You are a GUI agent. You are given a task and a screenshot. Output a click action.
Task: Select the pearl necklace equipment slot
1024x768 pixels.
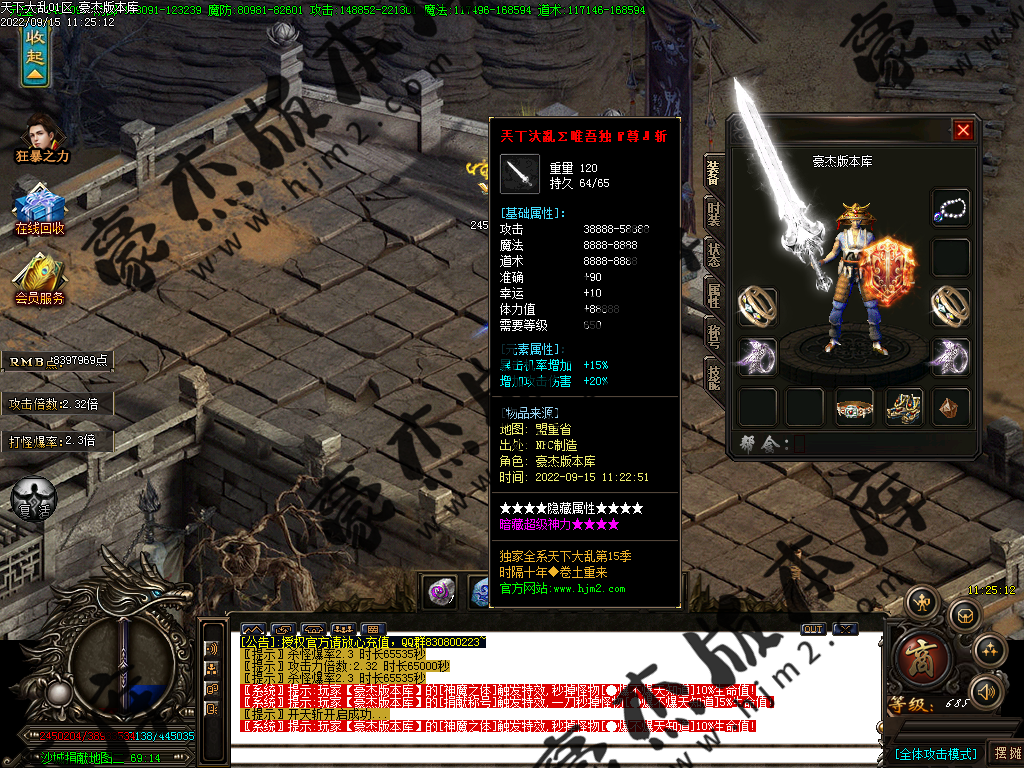[x=950, y=208]
